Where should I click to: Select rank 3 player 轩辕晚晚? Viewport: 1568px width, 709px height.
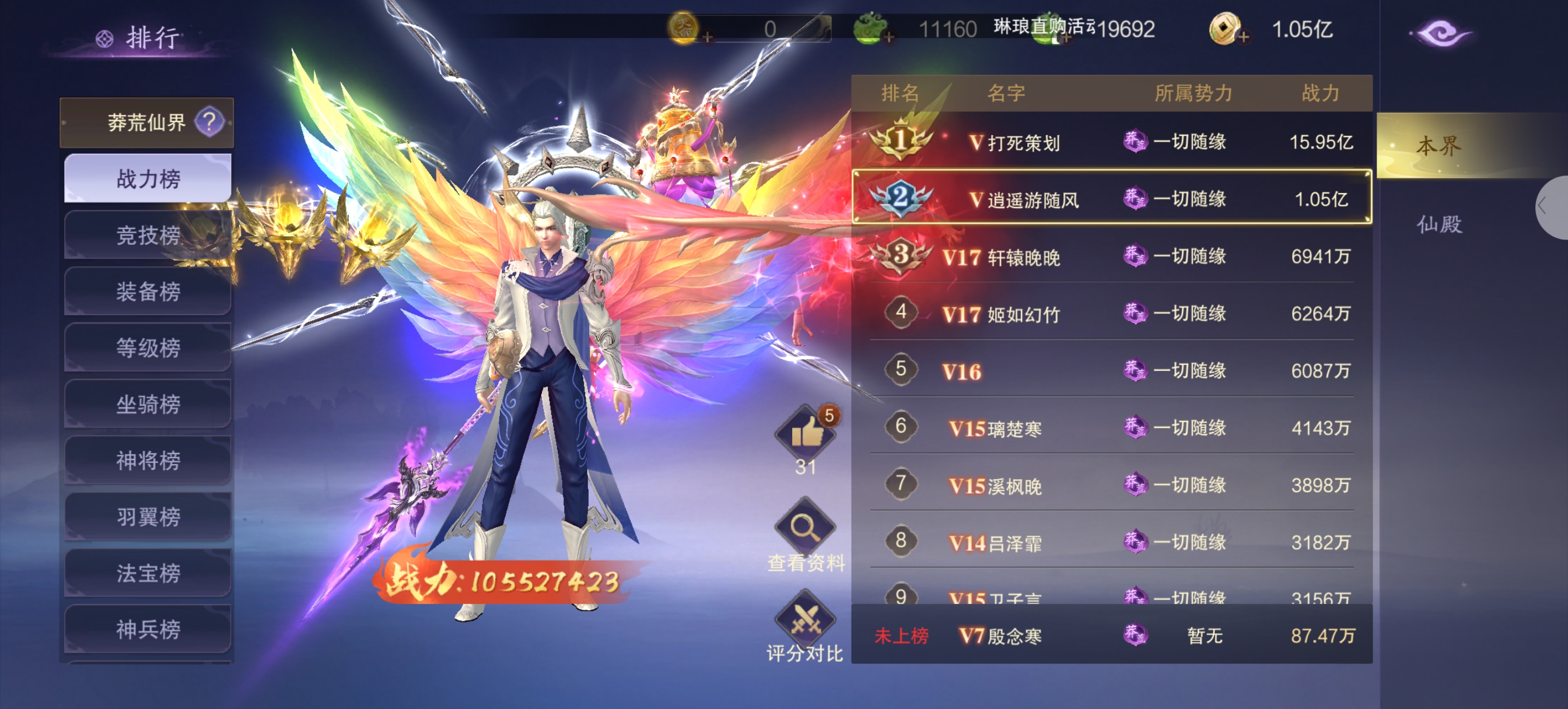[x=1111, y=256]
